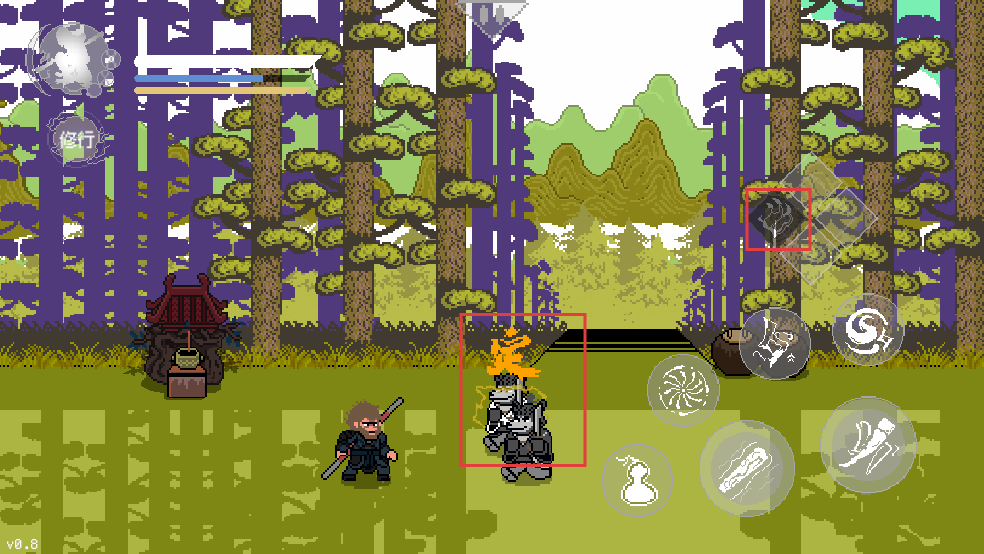
Task: Select the dark flame diamond skill
Action: pyautogui.click(x=778, y=218)
